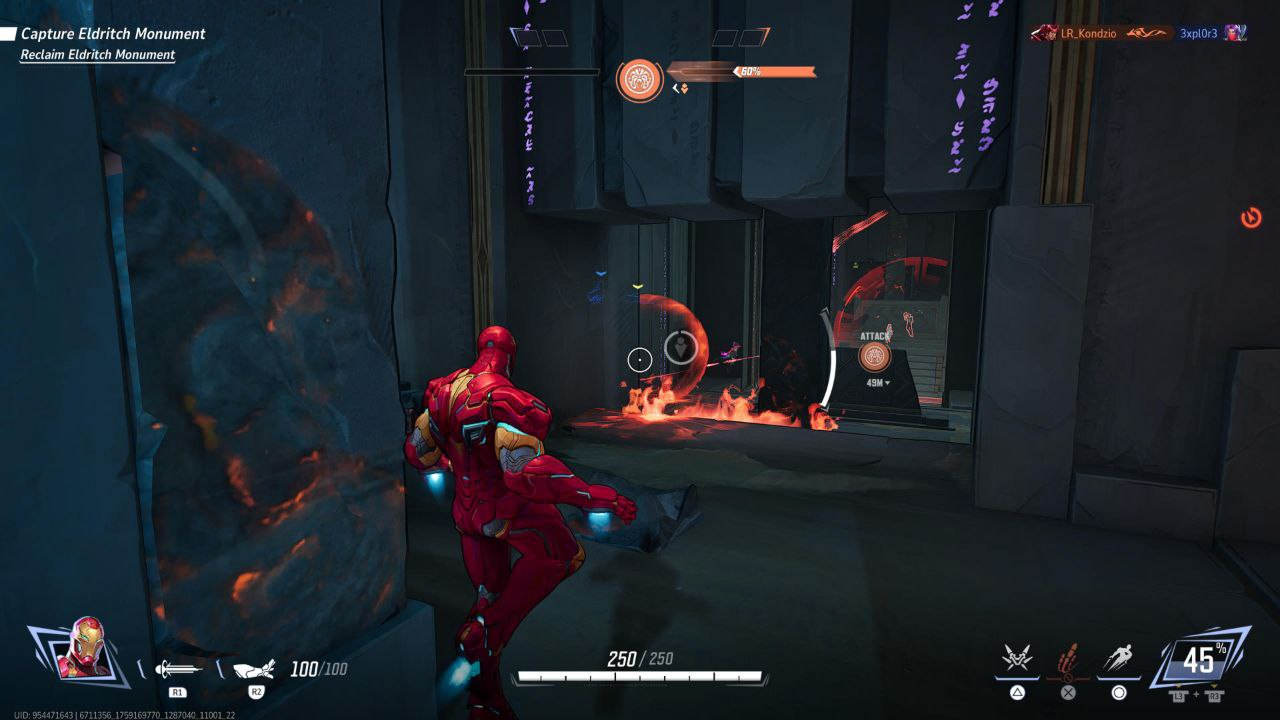Open the Capture Eldritch Monument objective tracker
The width and height of the screenshot is (1280, 720).
[x=112, y=34]
